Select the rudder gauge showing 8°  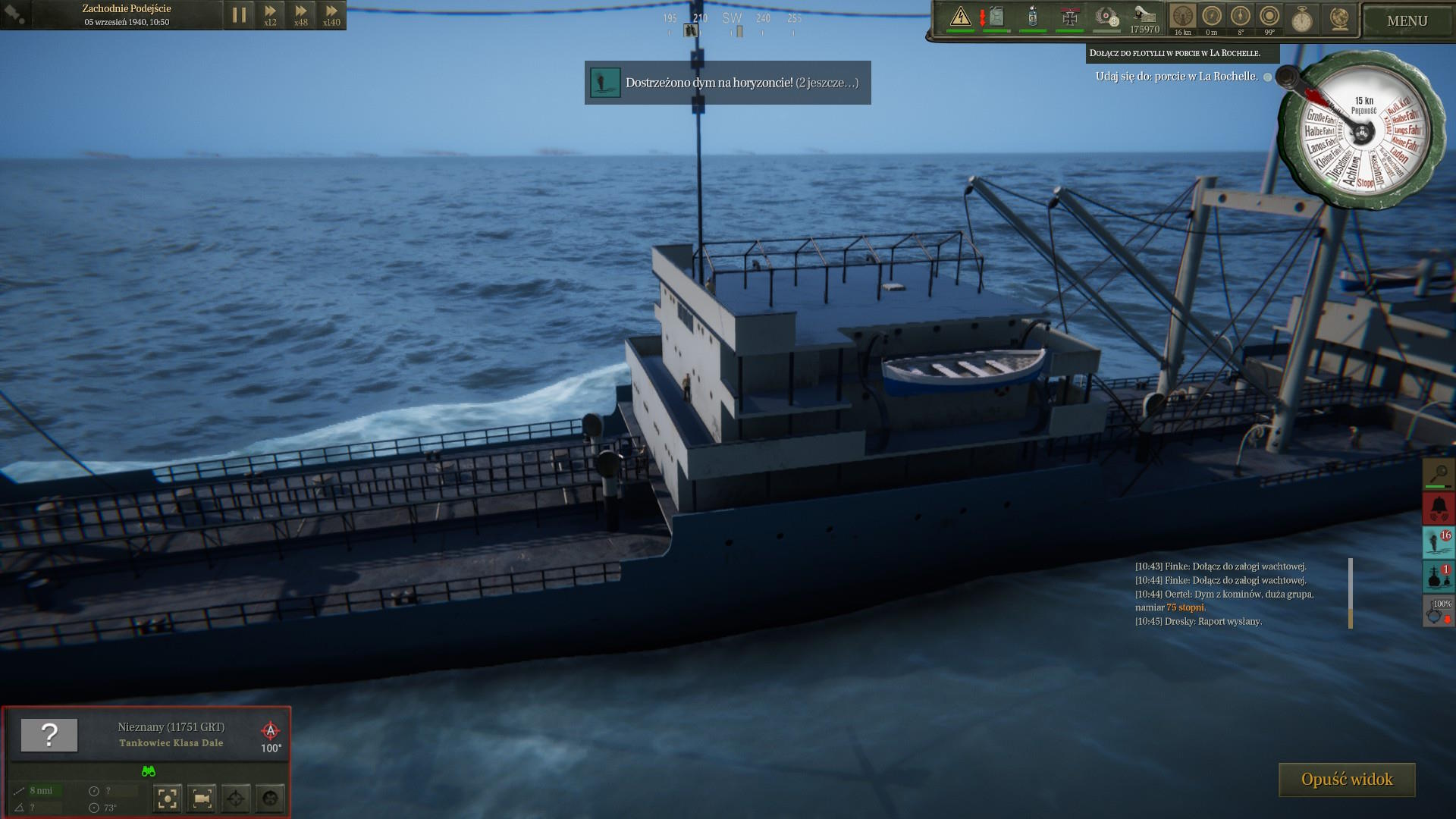[1241, 17]
